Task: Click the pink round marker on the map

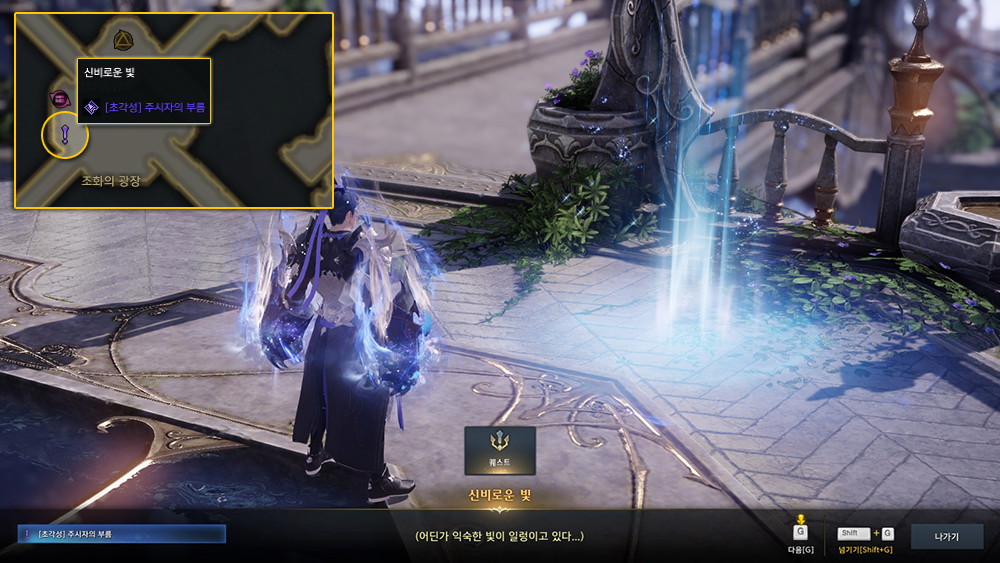Action: point(60,98)
